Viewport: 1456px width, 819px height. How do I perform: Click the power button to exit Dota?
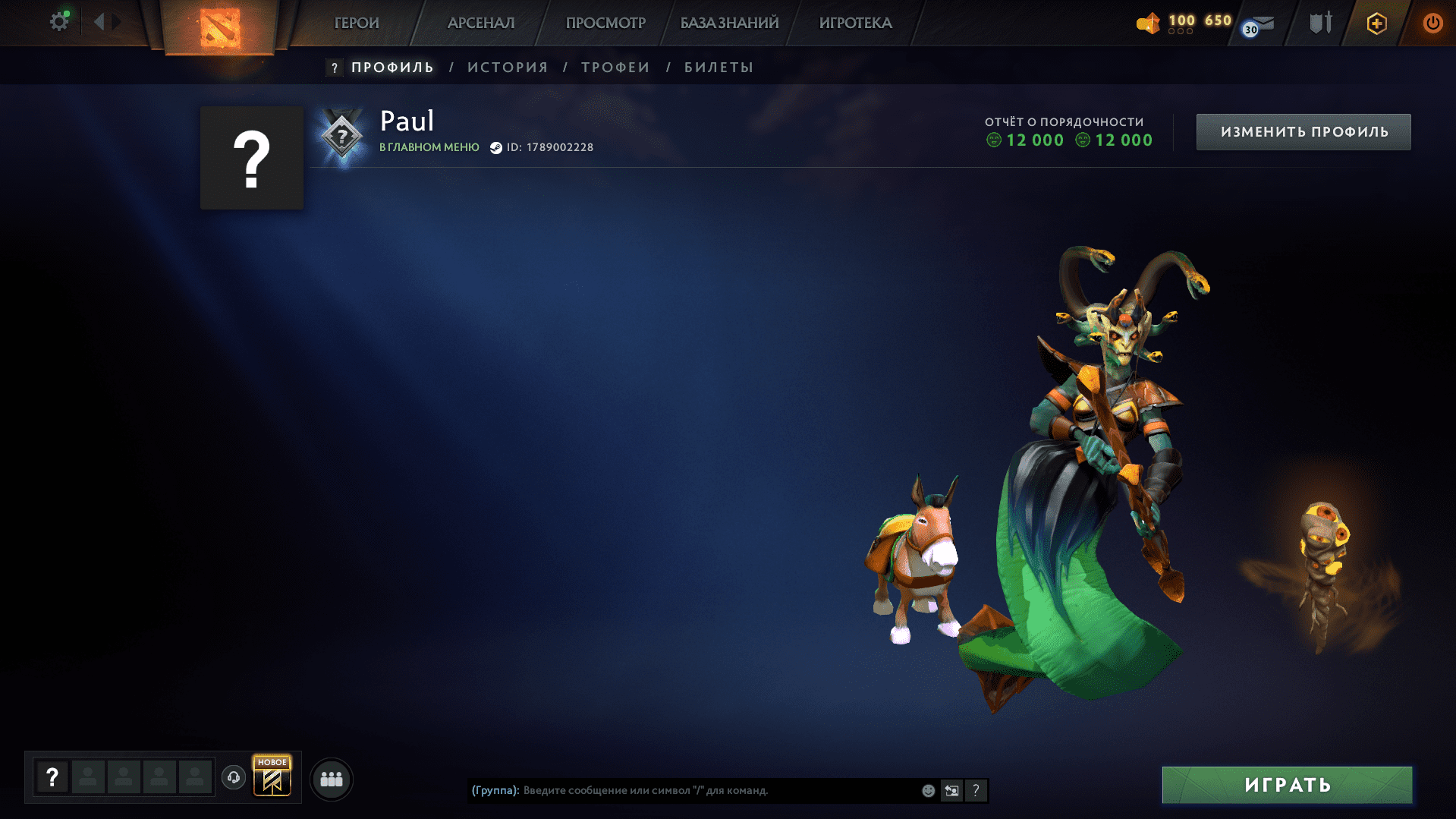click(1434, 23)
